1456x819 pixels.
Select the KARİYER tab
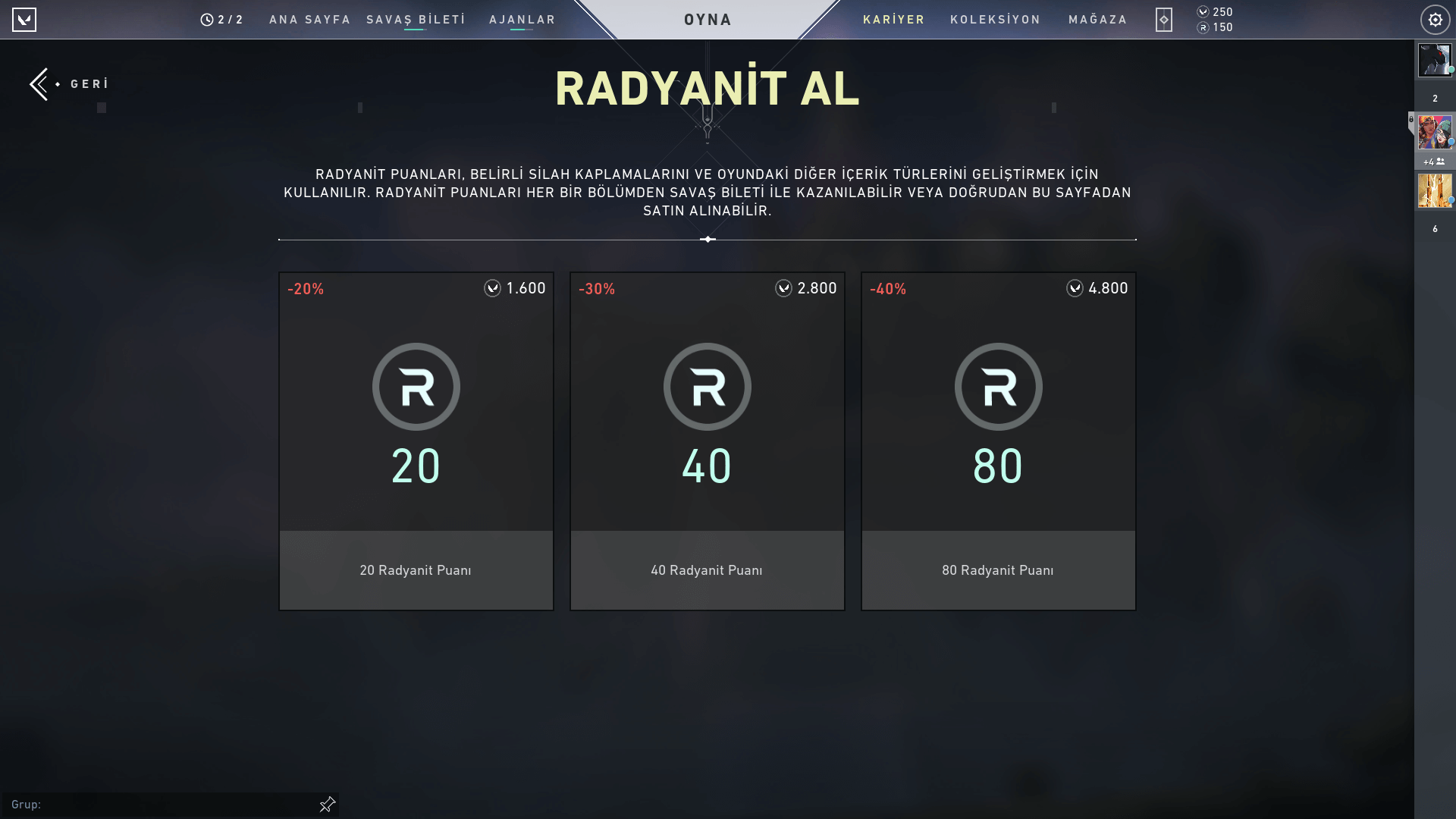pos(894,20)
